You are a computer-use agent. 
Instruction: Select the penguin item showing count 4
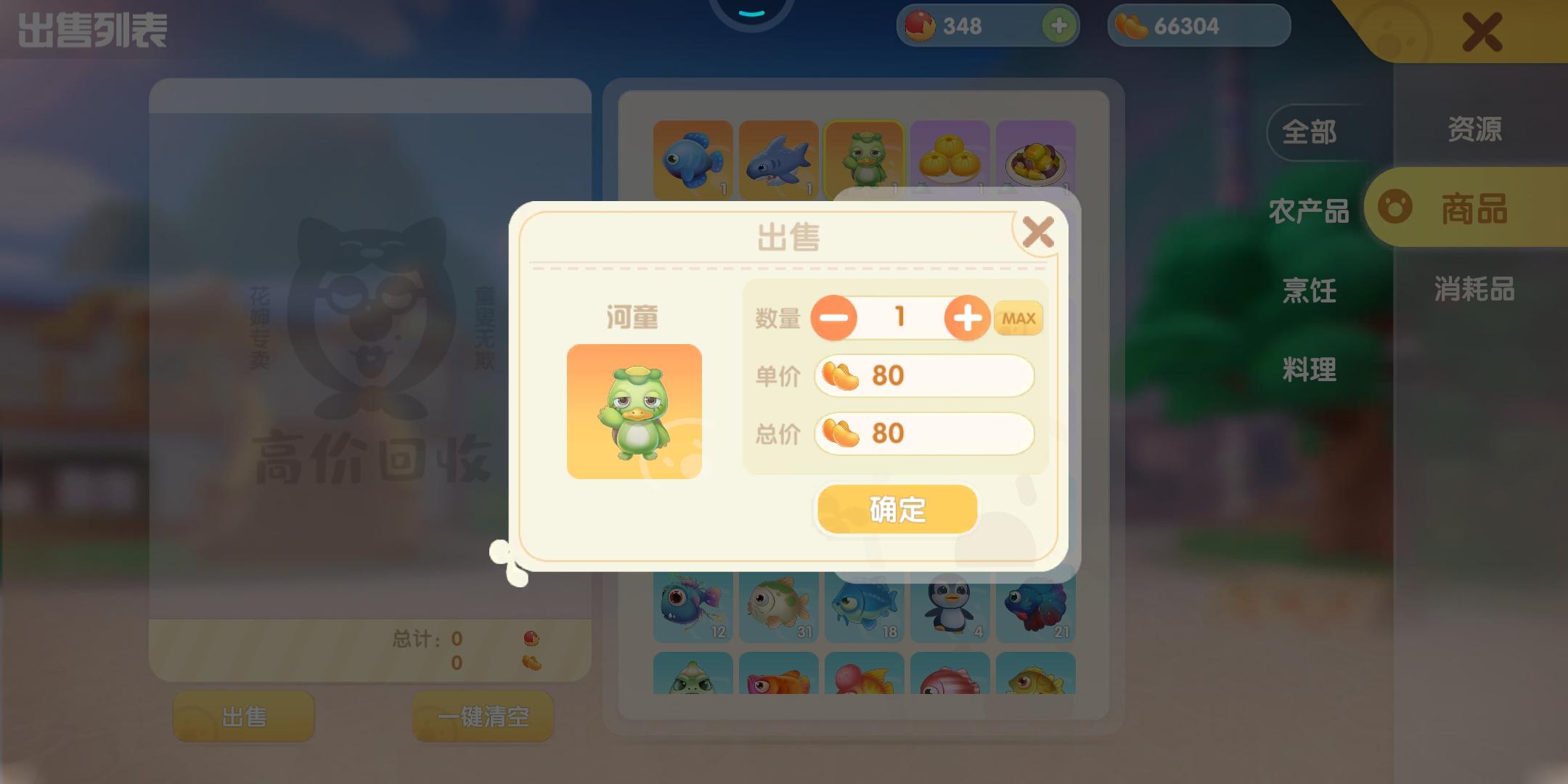(x=950, y=604)
